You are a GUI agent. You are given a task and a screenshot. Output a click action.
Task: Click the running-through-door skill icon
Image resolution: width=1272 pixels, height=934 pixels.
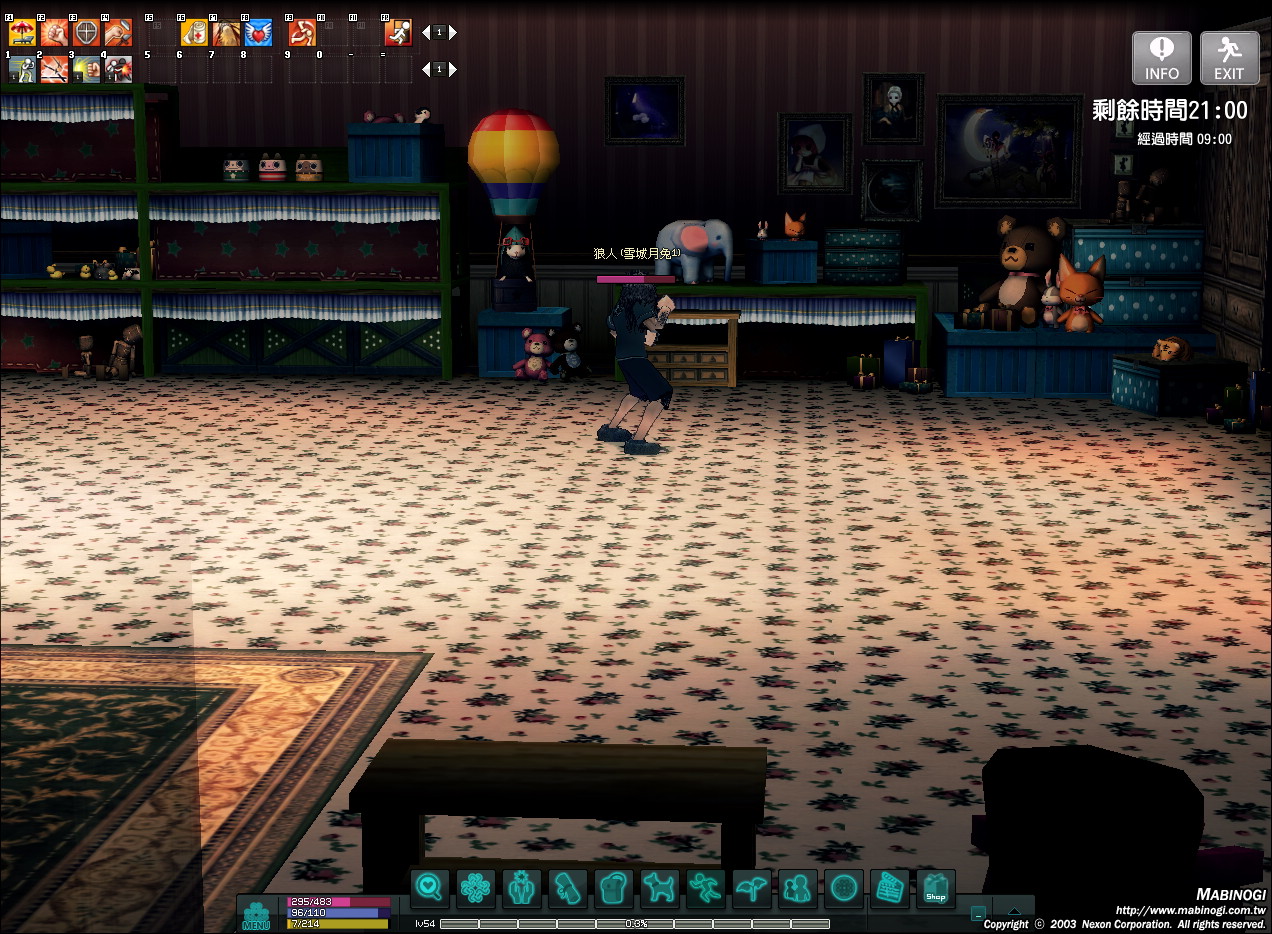tap(398, 33)
